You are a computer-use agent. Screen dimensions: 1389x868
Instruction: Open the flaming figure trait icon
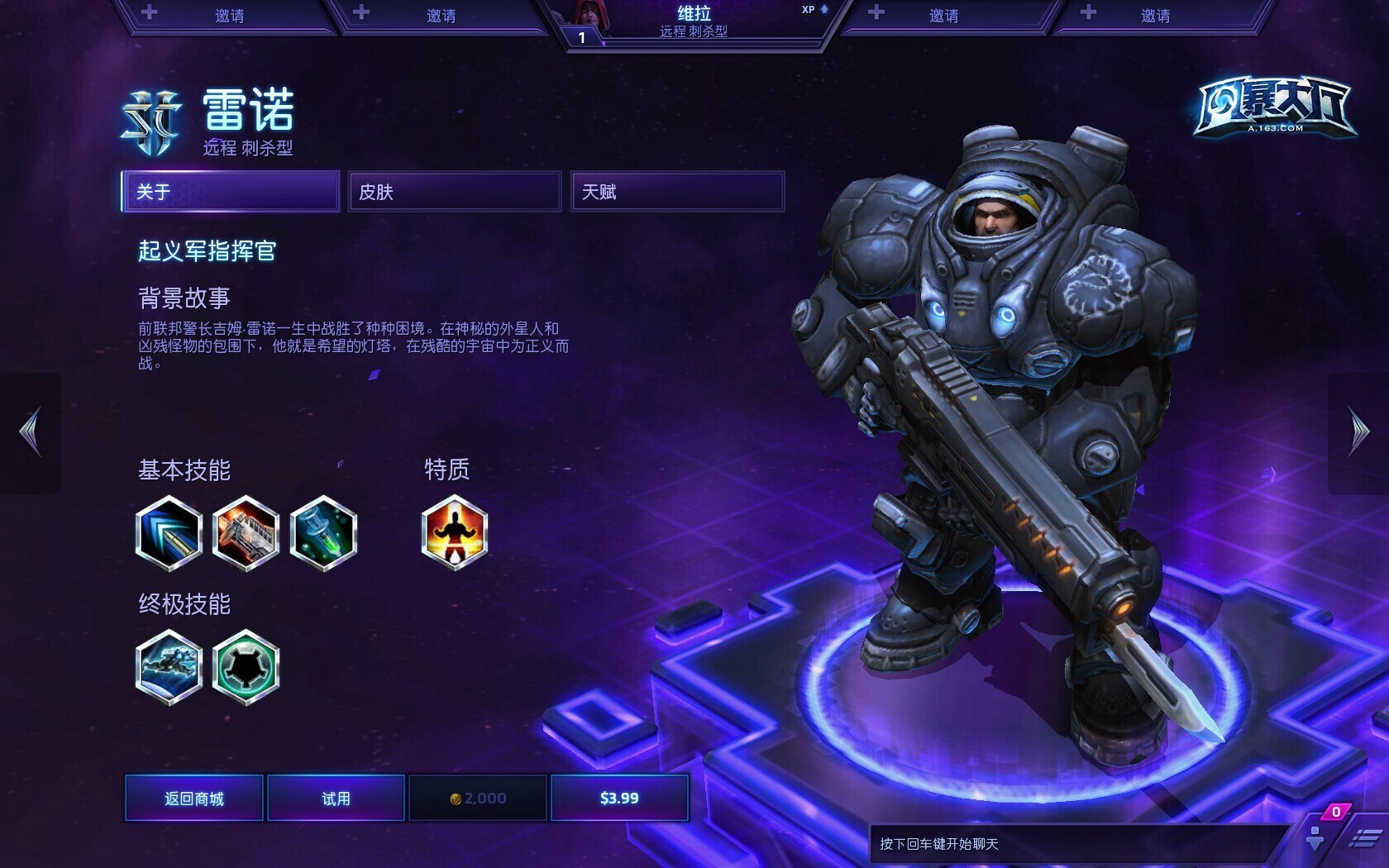(x=454, y=533)
